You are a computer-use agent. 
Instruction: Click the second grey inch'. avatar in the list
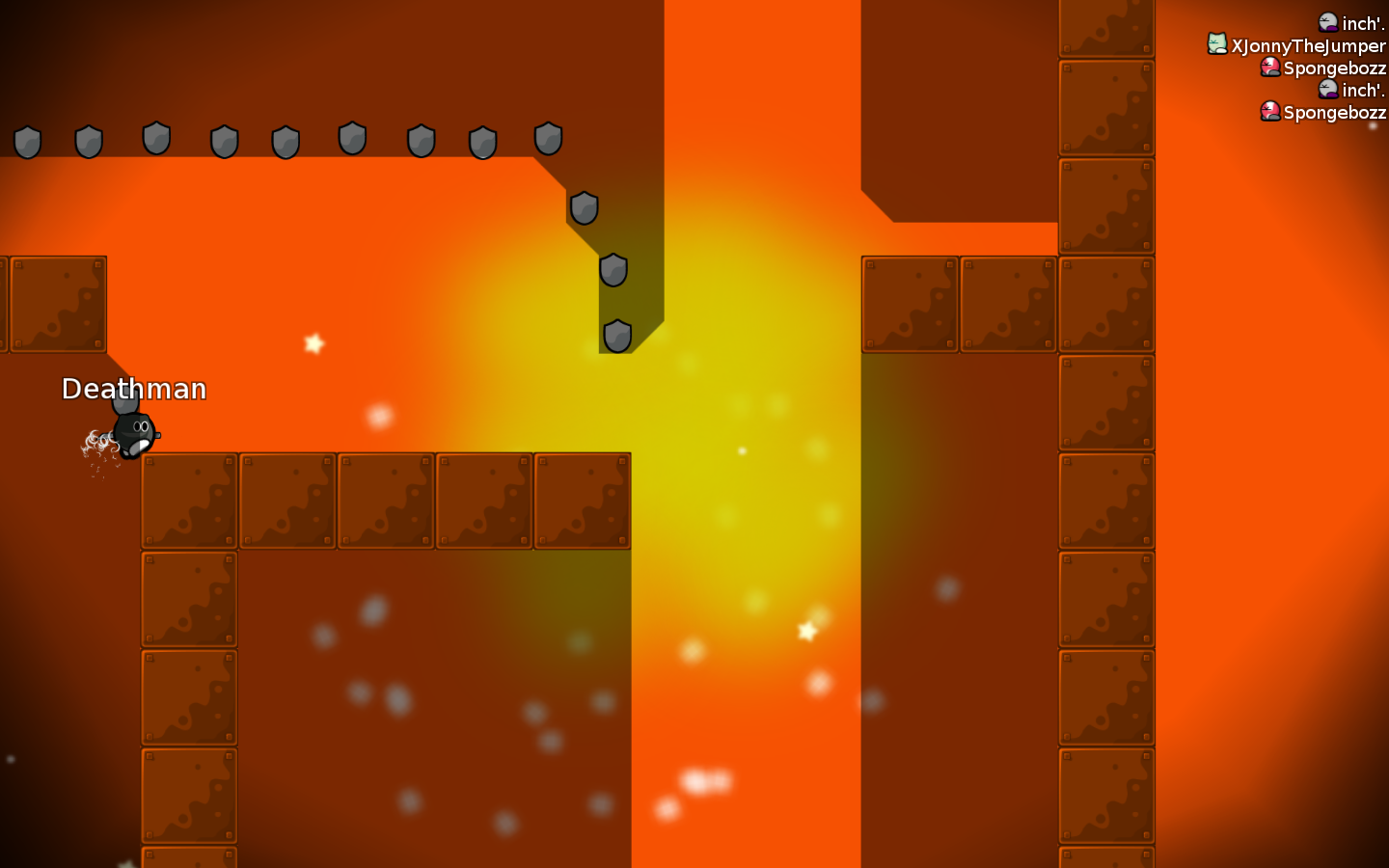point(1328,89)
